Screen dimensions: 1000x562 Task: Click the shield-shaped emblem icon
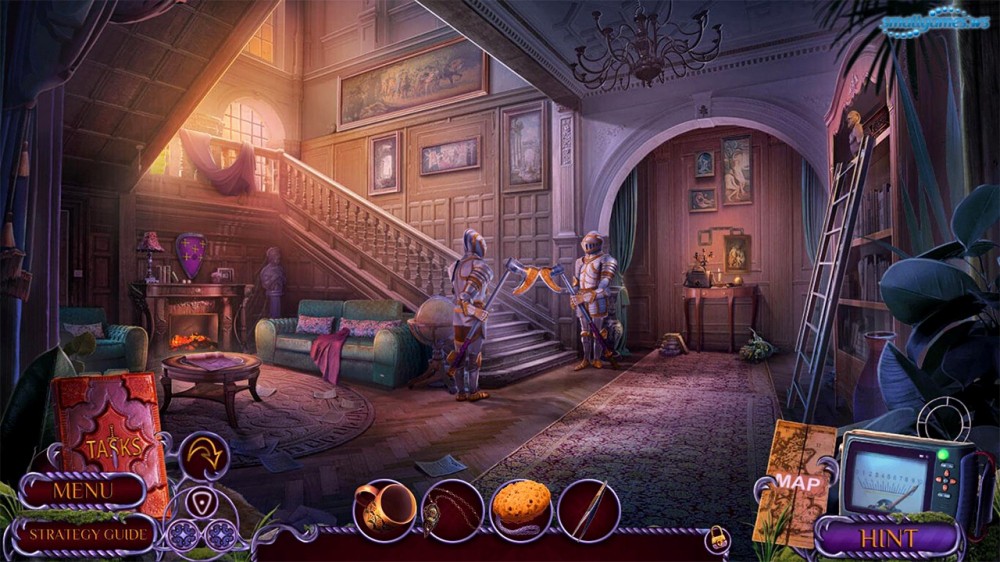point(202,500)
